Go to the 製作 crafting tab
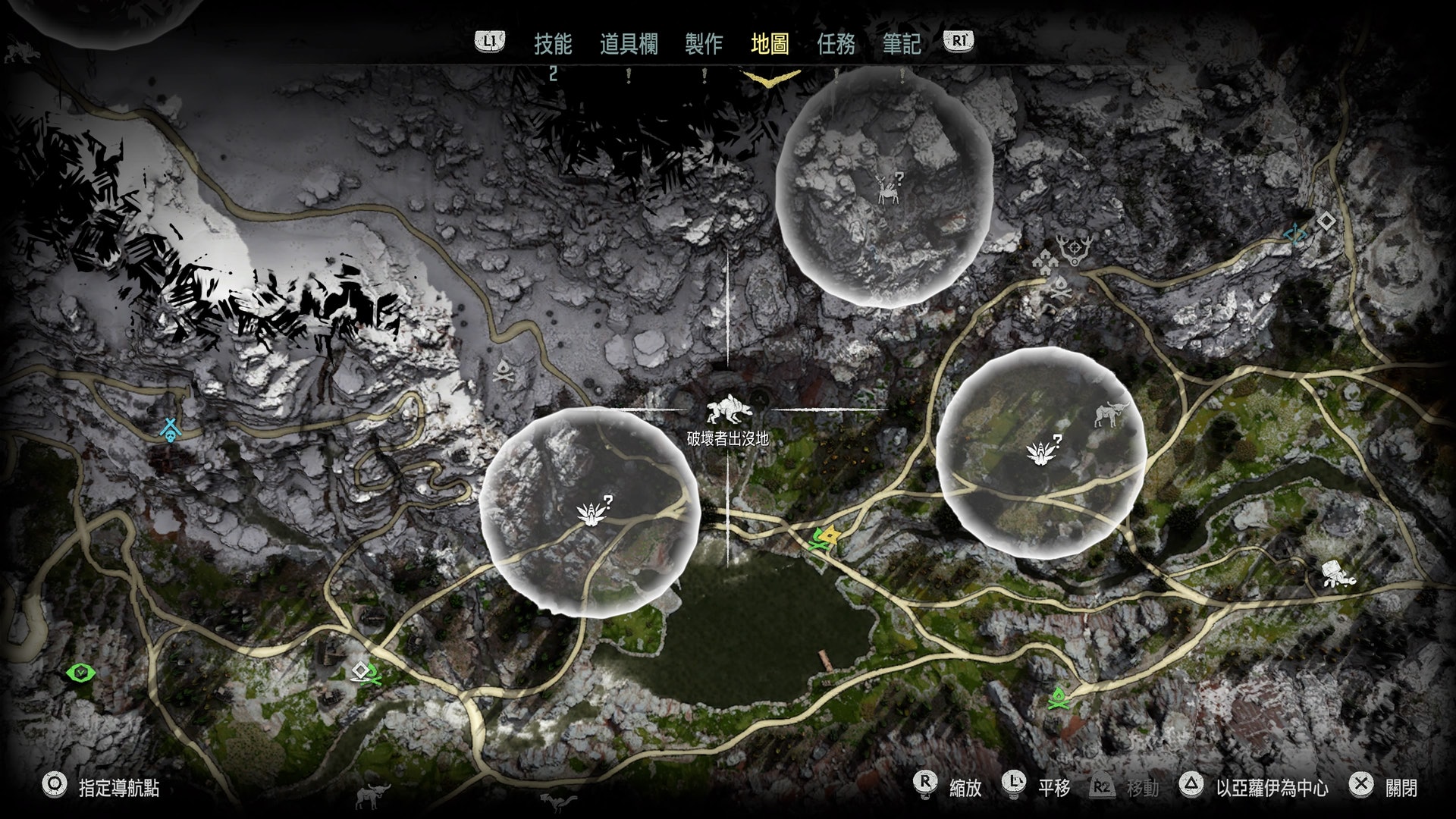 704,44
